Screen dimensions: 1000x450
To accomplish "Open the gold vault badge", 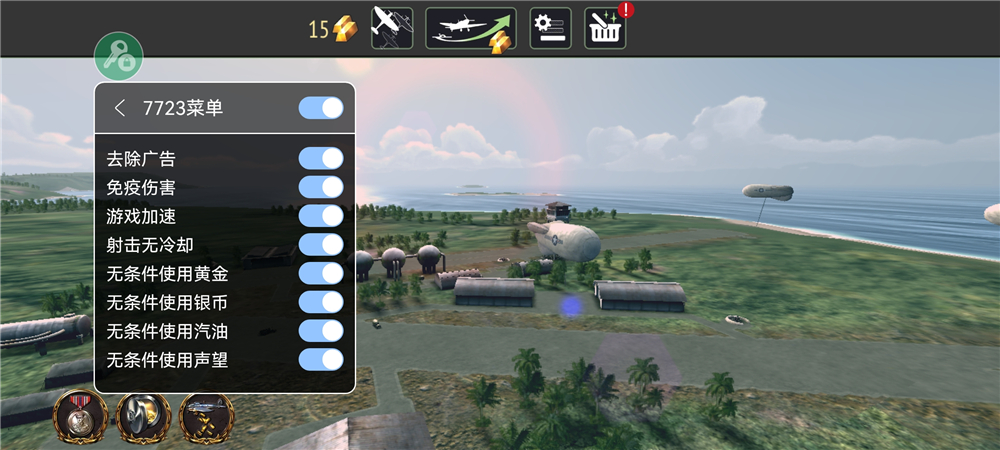I will (x=143, y=417).
